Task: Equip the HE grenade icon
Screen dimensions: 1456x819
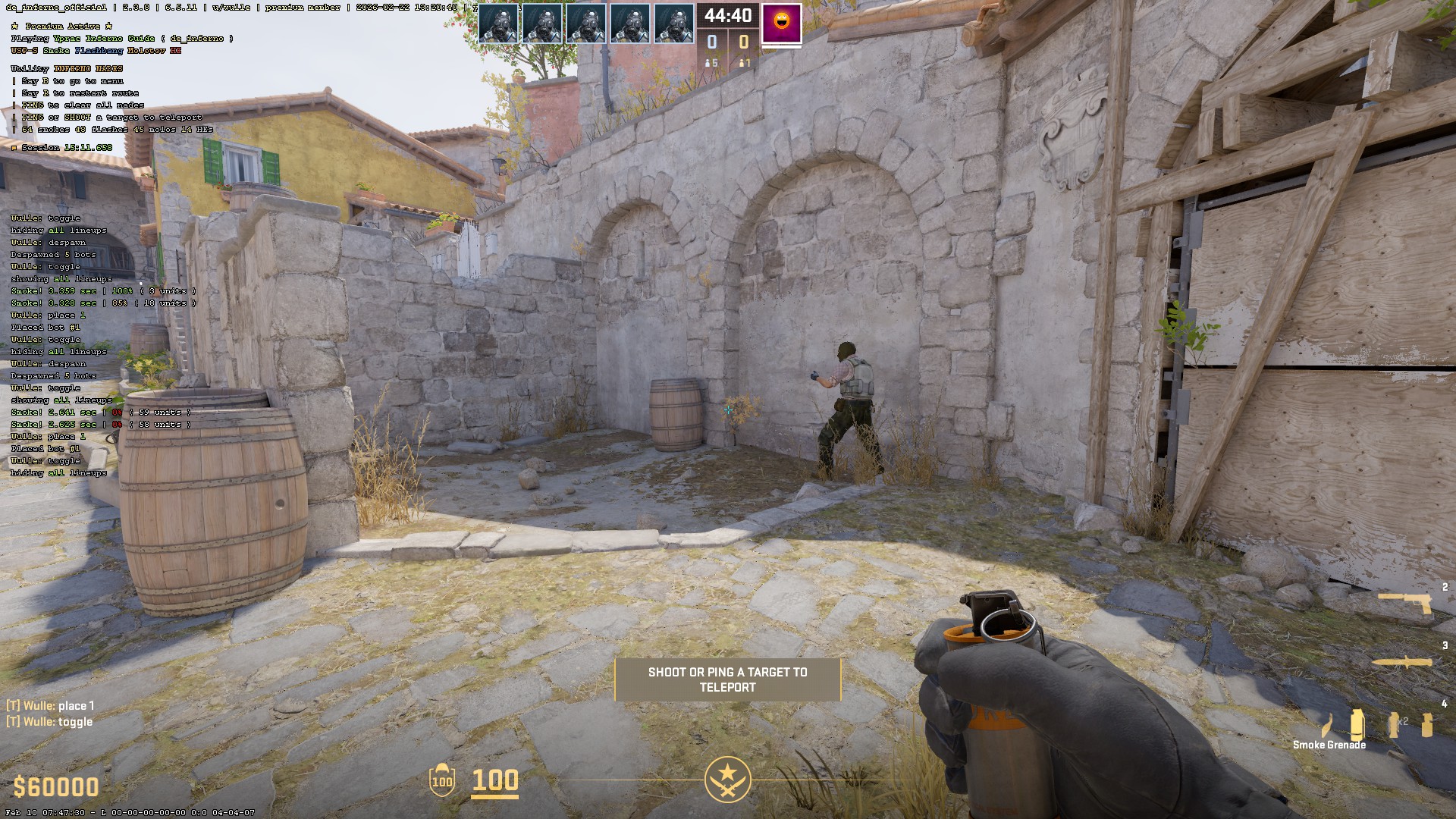Action: pos(1427,724)
